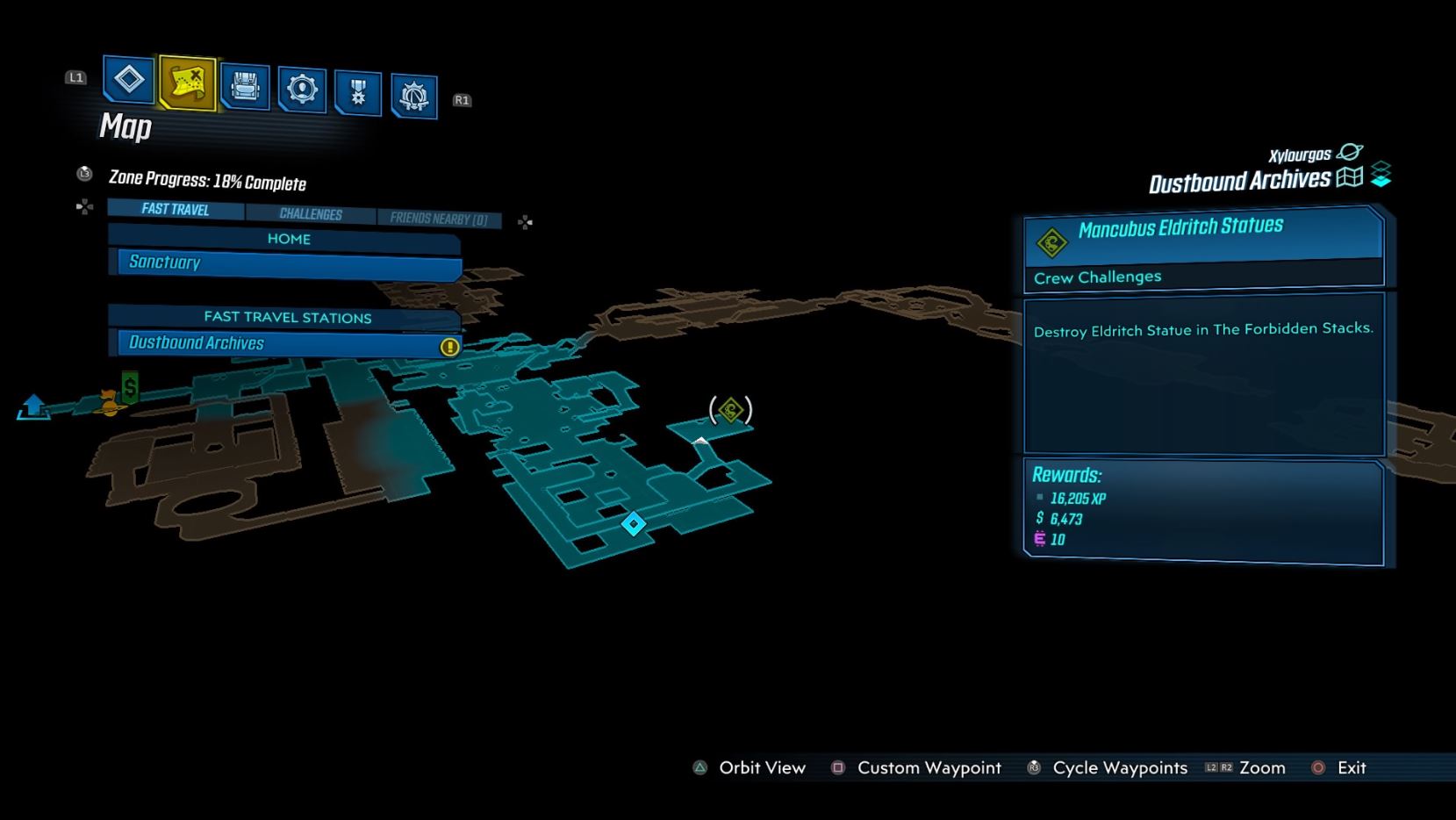Viewport: 1456px width, 820px height.
Task: Select the orange planet map marker
Action: (x=108, y=403)
